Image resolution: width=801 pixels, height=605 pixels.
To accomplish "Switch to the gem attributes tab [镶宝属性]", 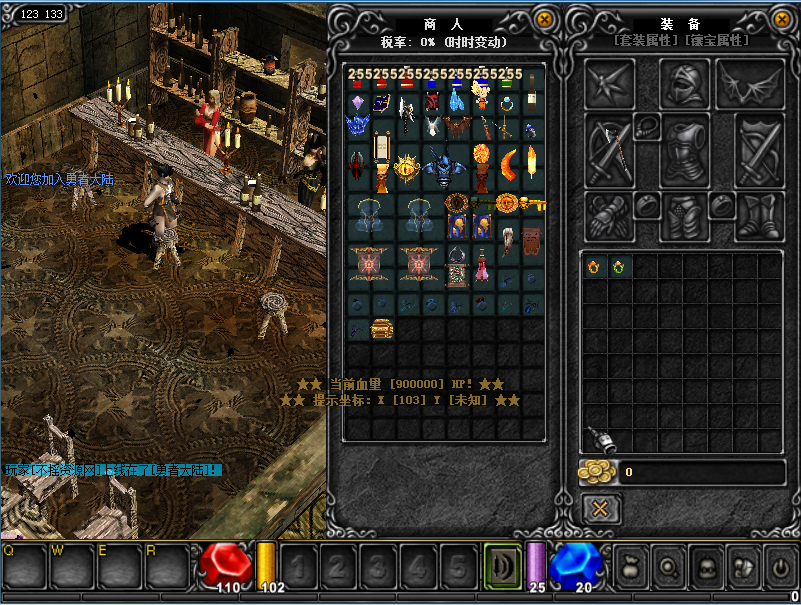I will [x=714, y=41].
